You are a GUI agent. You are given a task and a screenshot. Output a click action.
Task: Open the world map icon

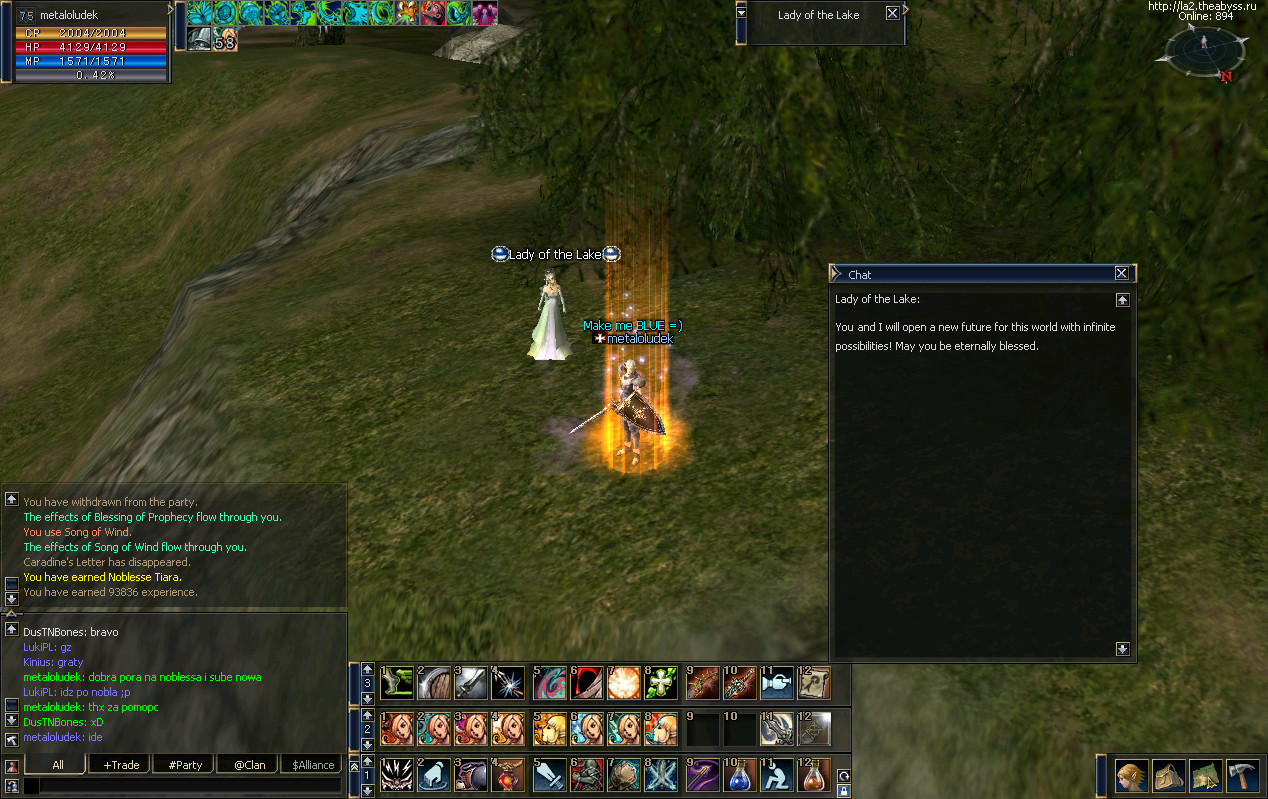[x=1205, y=776]
